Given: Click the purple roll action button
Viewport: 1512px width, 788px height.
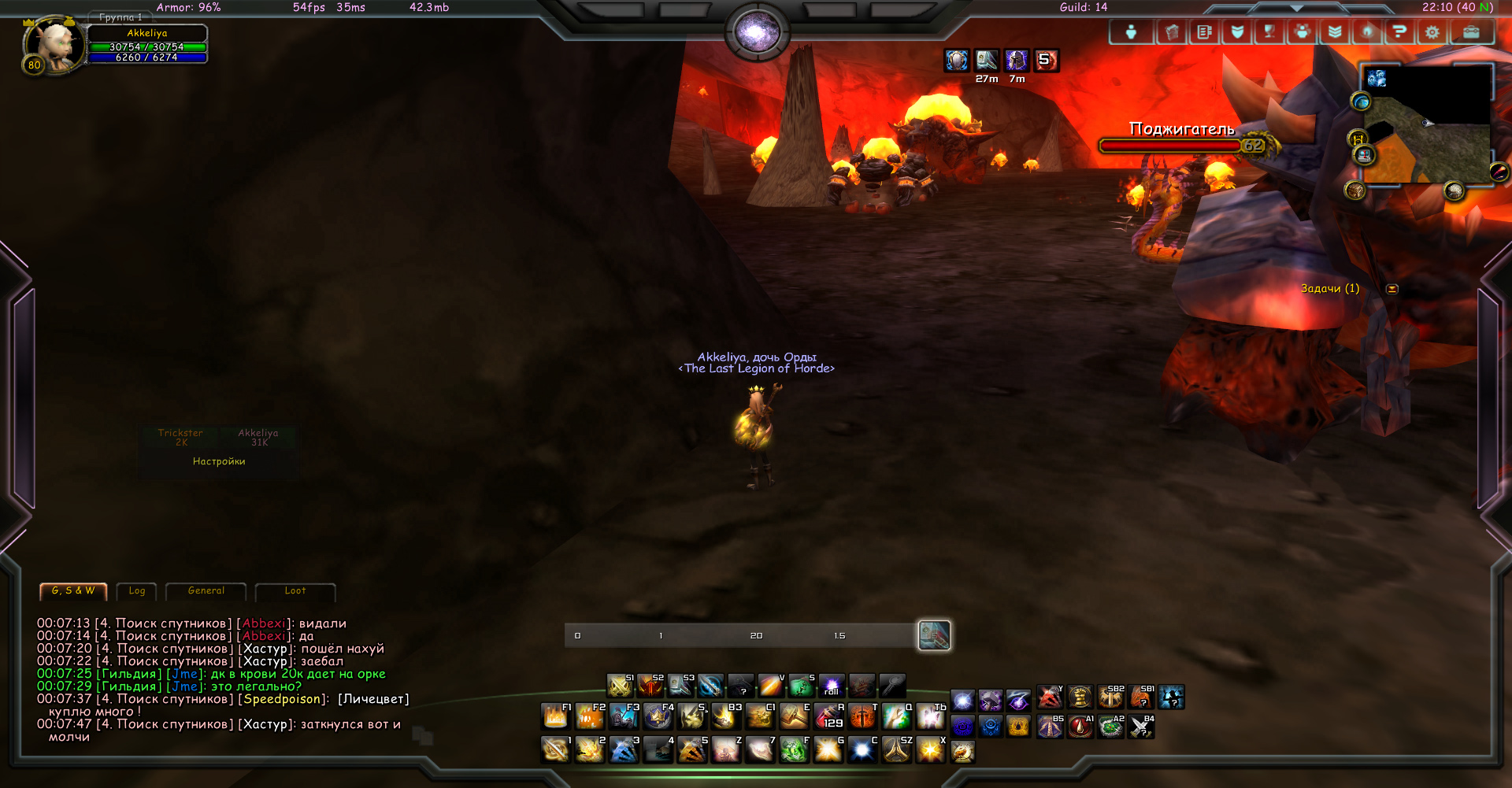Looking at the screenshot, I should click(x=832, y=686).
